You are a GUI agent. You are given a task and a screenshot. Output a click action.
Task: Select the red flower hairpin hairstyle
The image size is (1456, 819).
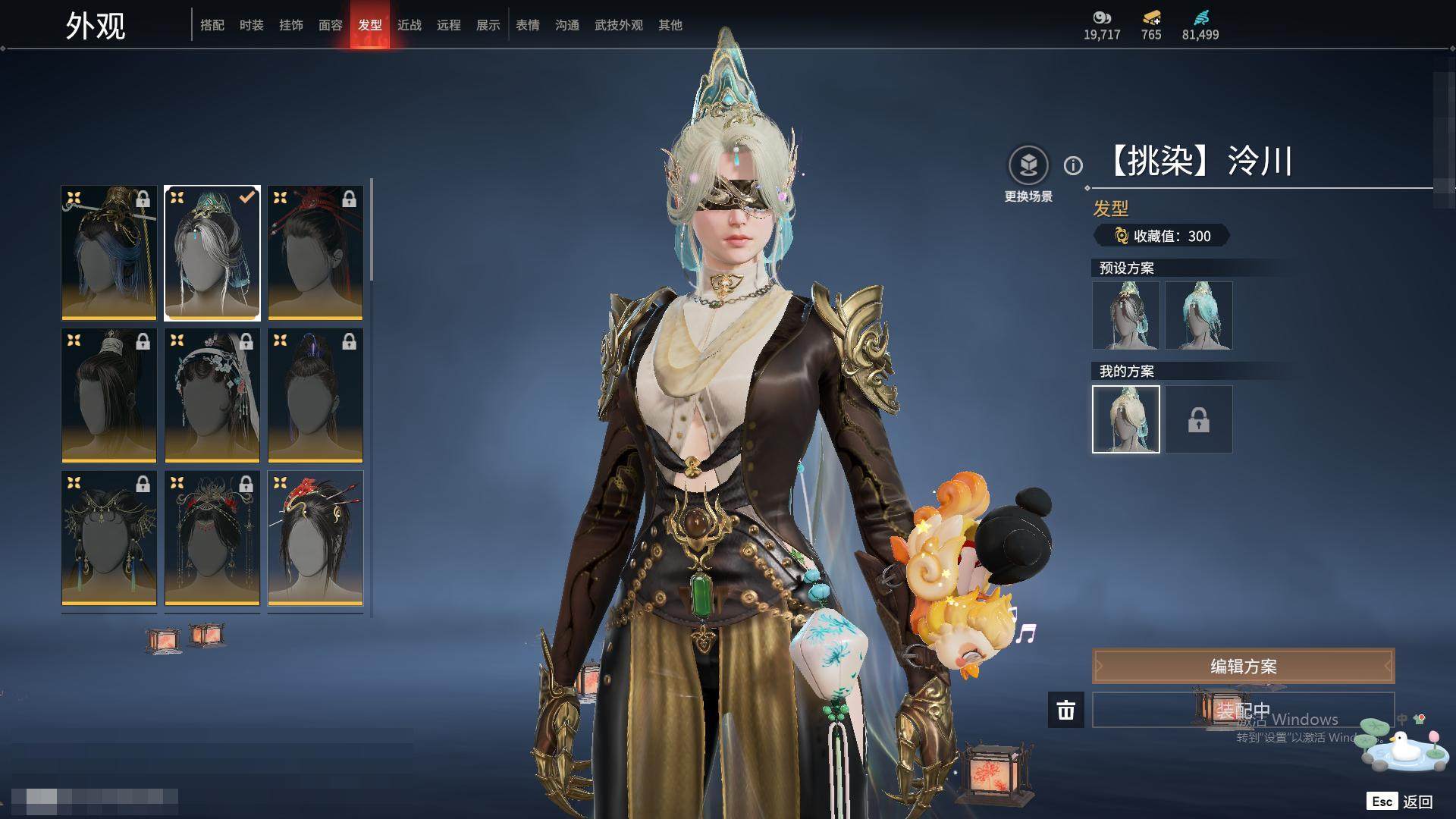point(315,538)
